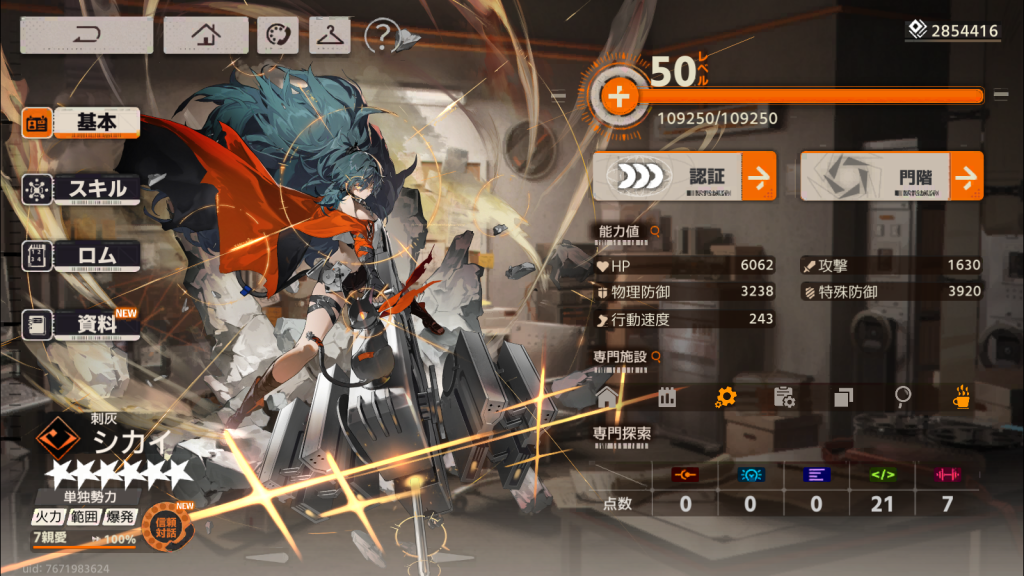
Task: Click the orange plus level-up button
Action: (x=619, y=97)
